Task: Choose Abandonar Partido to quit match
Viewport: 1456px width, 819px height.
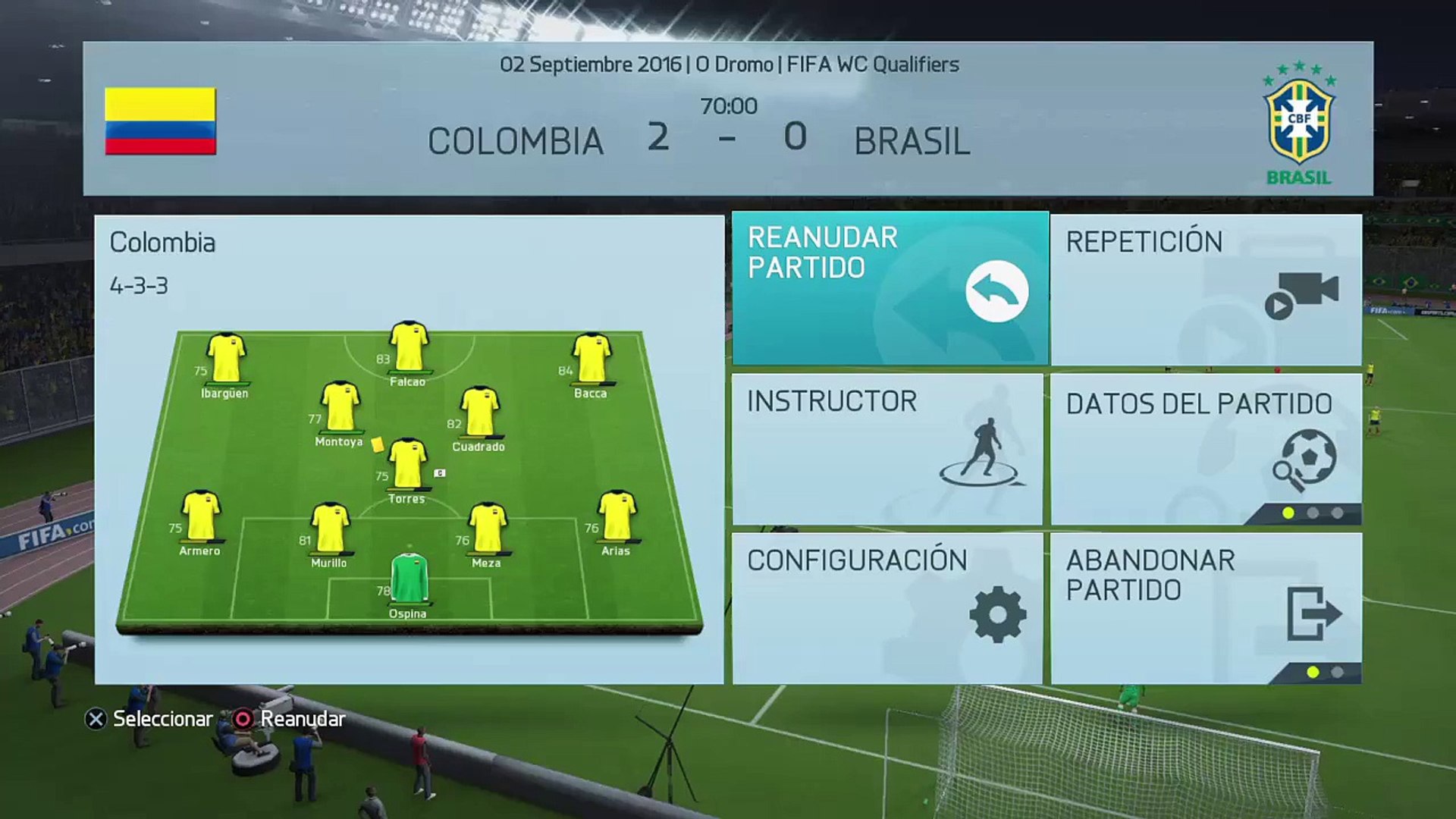Action: click(1206, 608)
